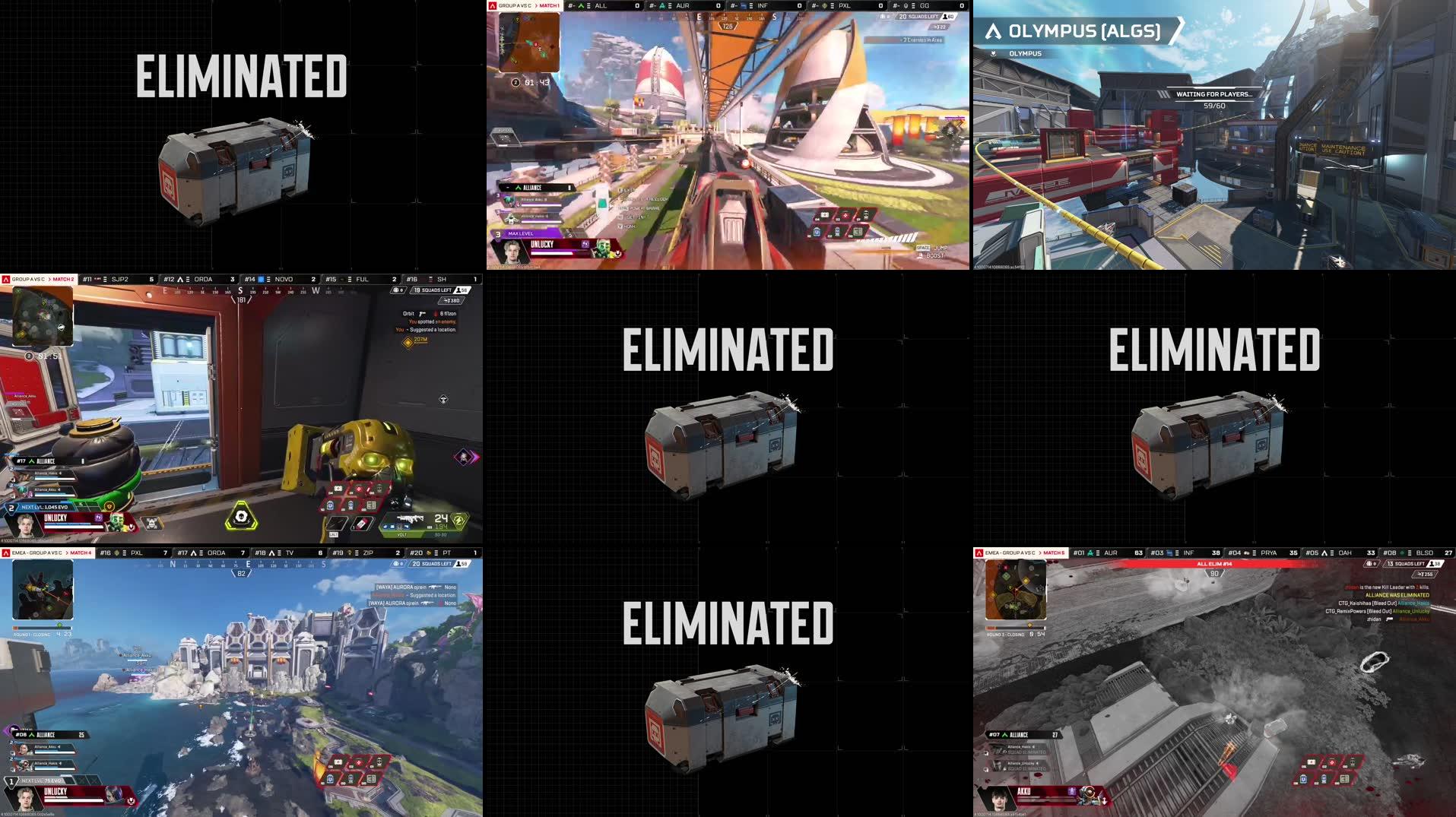The height and width of the screenshot is (817, 1456).
Task: Toggle the MAX LEVEL badge on UNLUCKY's banner
Action: pos(521,233)
